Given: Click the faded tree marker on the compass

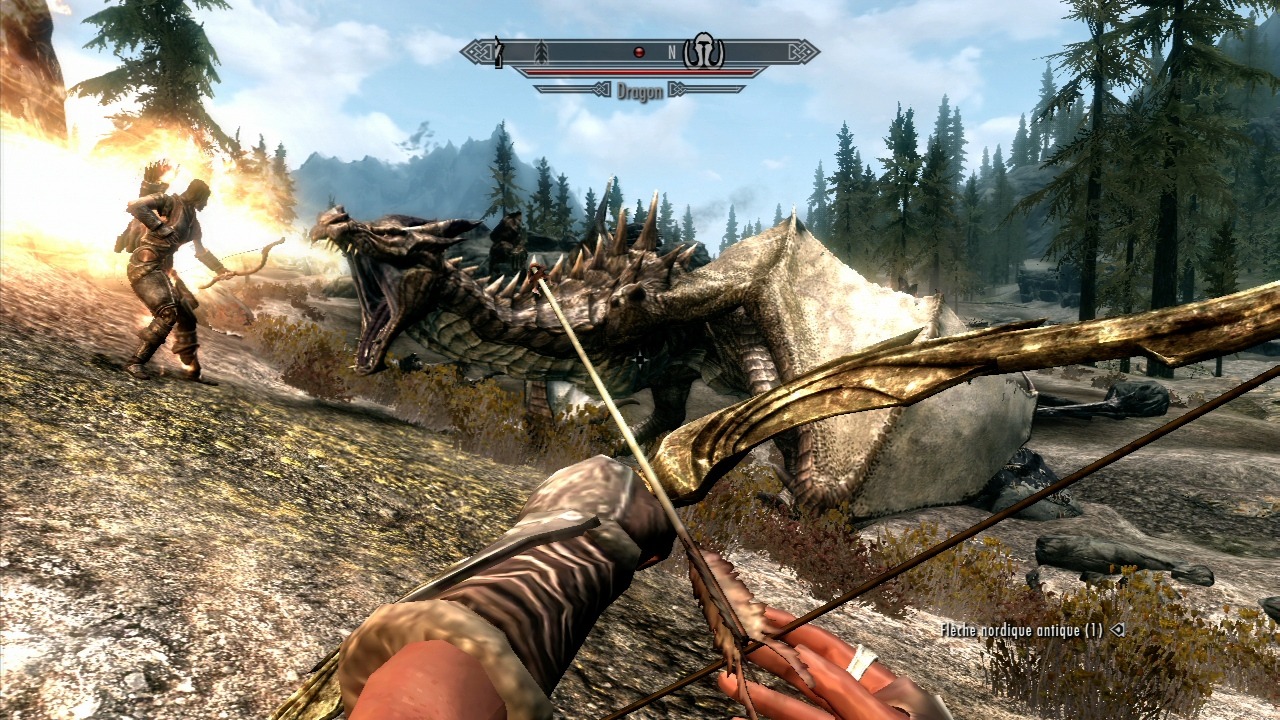Looking at the screenshot, I should 542,52.
